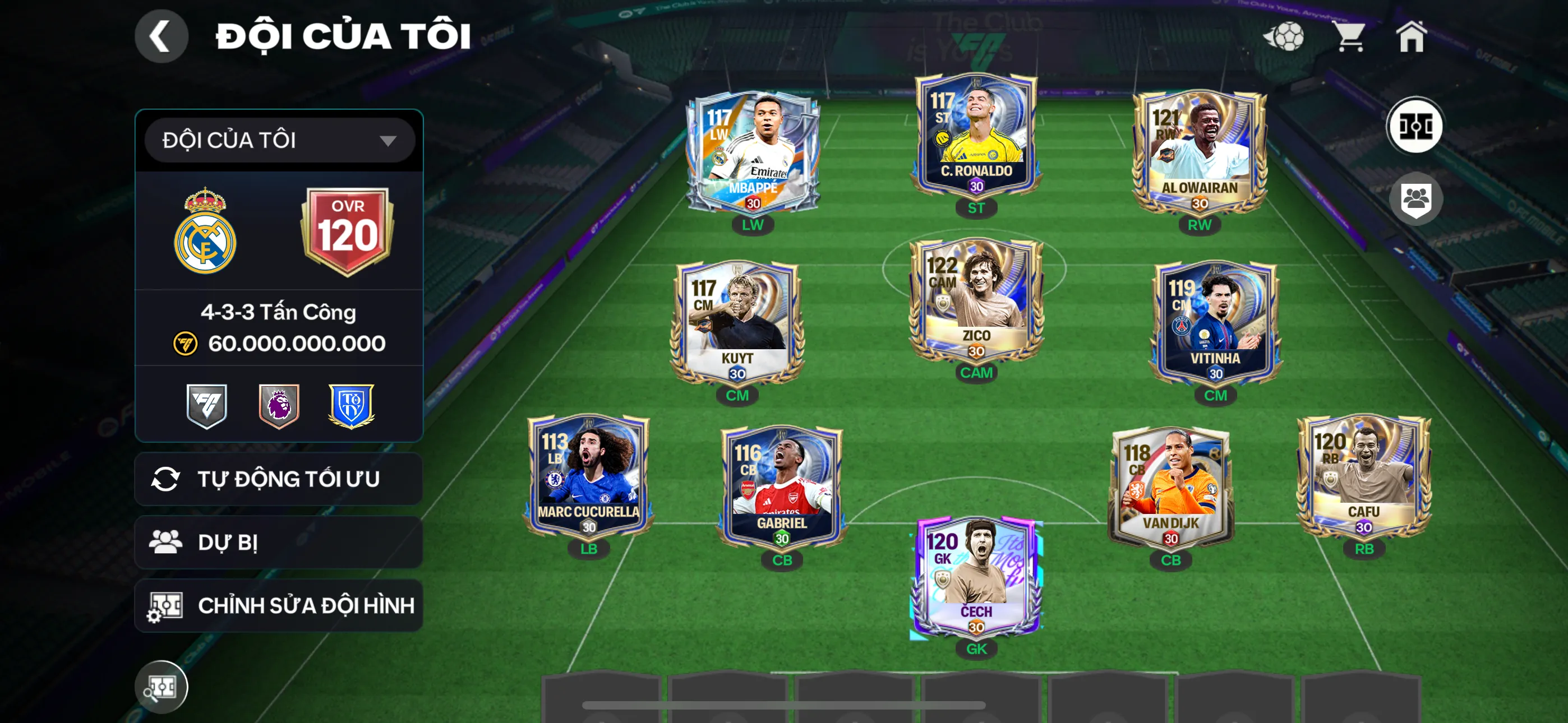The image size is (1568, 723).
Task: Select the Mbappé LW player card
Action: click(x=753, y=152)
